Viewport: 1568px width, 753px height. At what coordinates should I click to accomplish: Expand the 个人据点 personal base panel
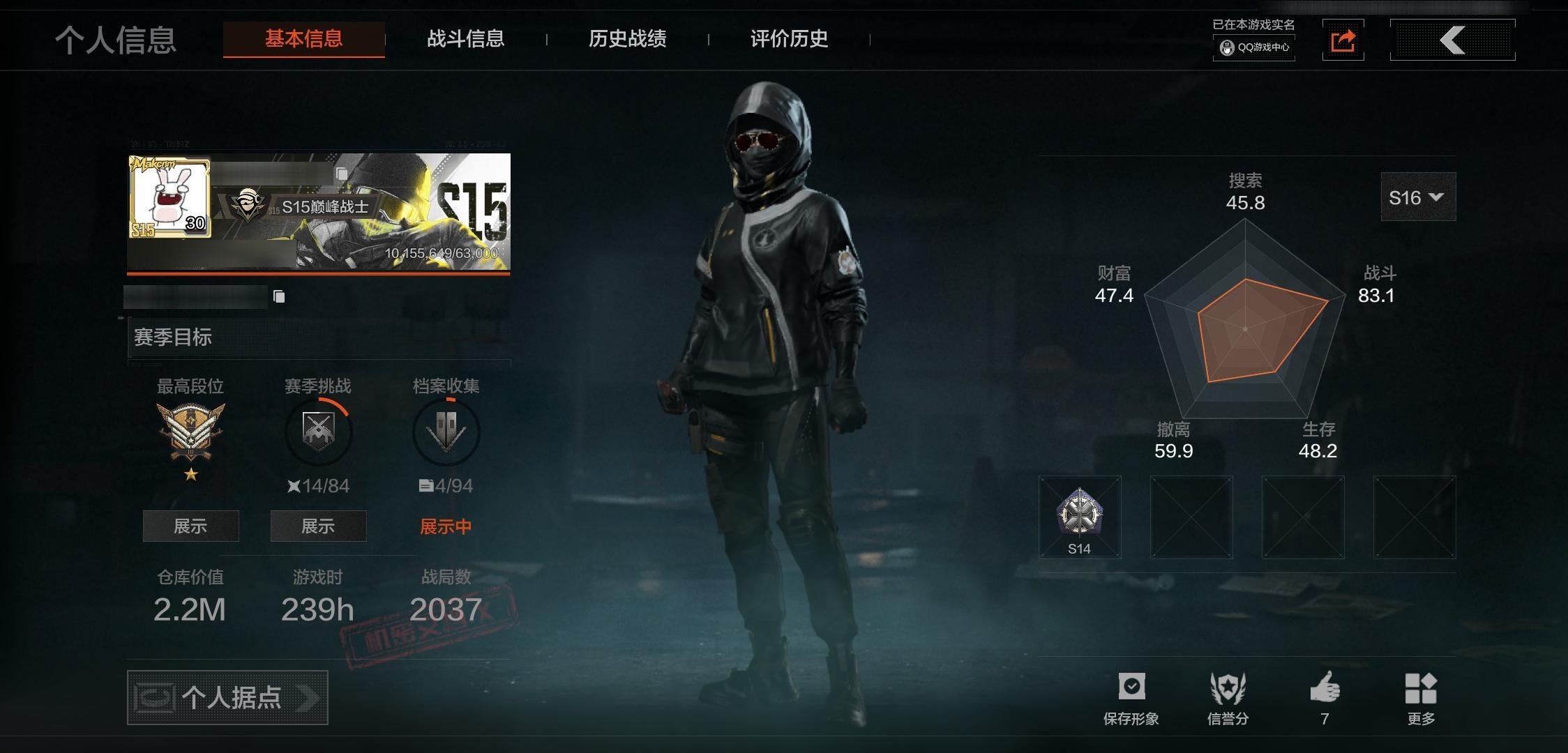pos(227,697)
